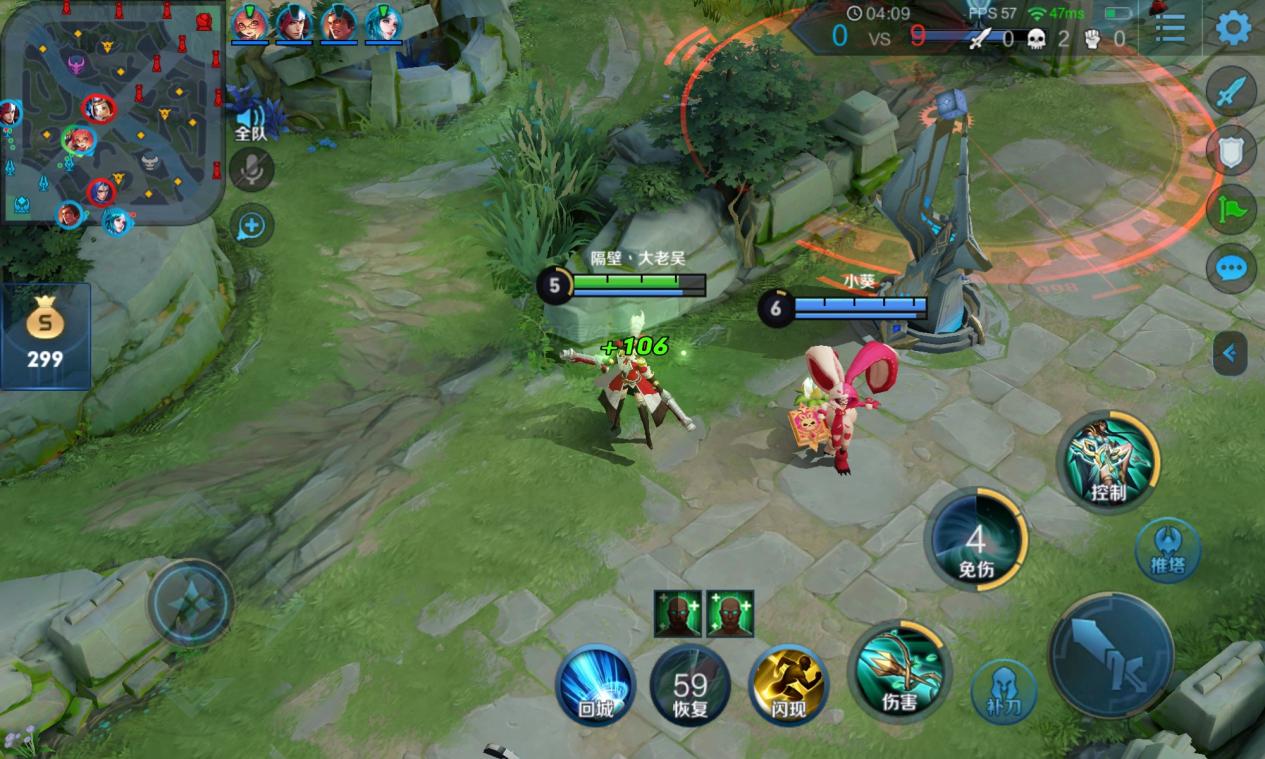1265x759 pixels.
Task: Use the 恢复 heal ability
Action: tap(690, 685)
